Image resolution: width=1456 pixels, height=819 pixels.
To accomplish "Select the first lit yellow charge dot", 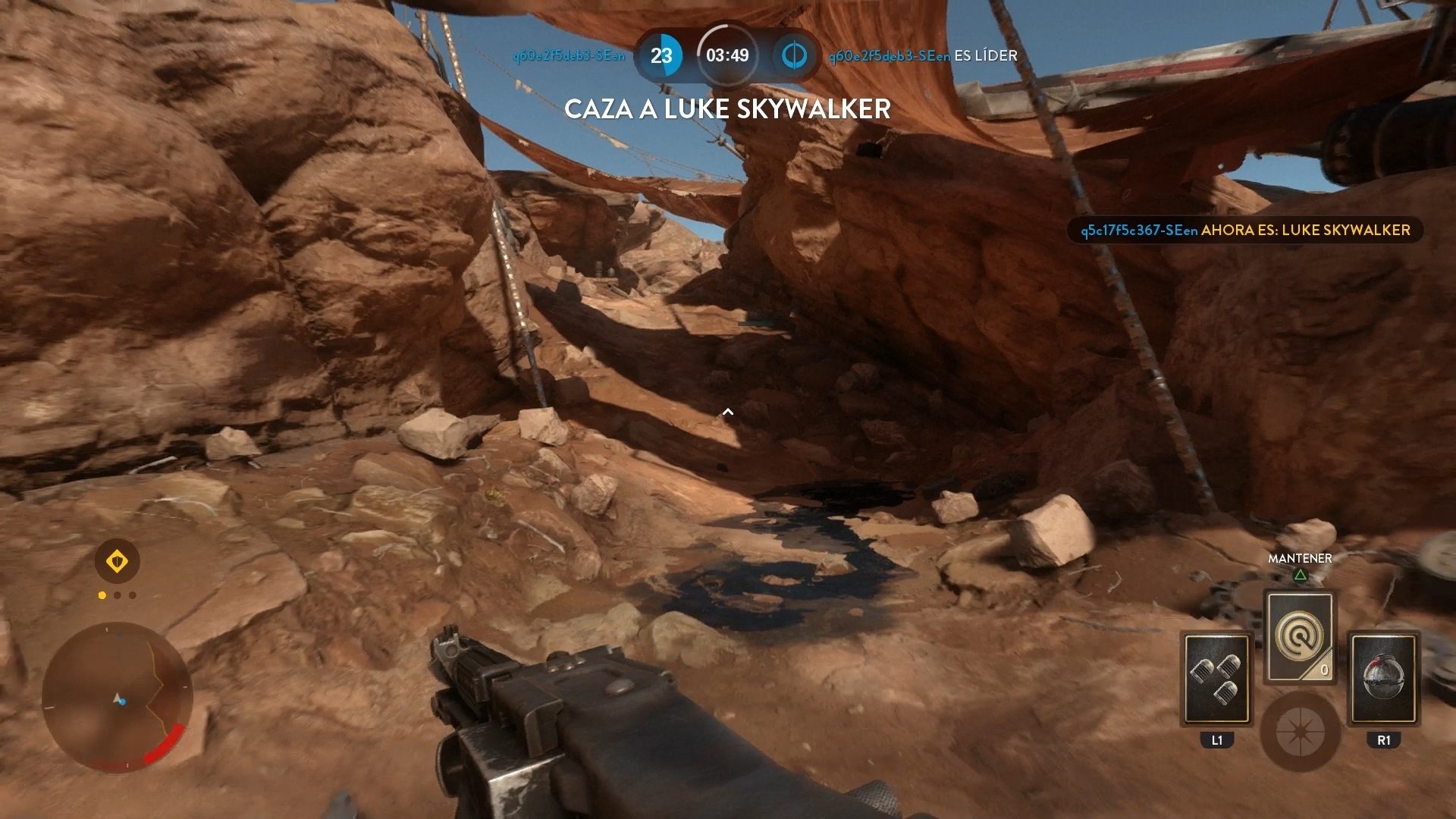I will click(101, 595).
